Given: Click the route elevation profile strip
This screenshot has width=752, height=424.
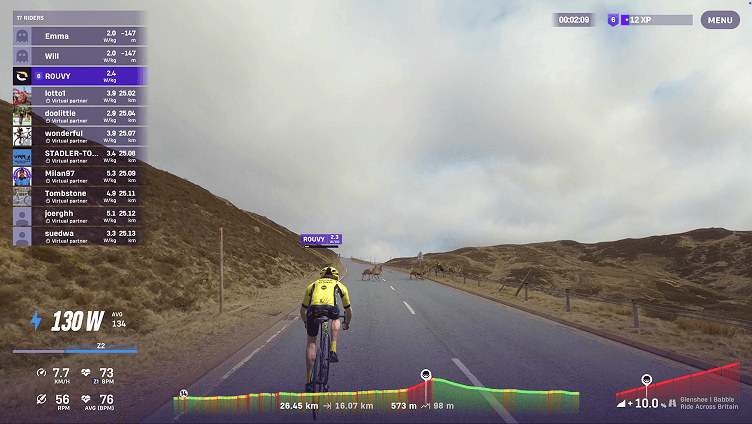Looking at the screenshot, I should 376,400.
